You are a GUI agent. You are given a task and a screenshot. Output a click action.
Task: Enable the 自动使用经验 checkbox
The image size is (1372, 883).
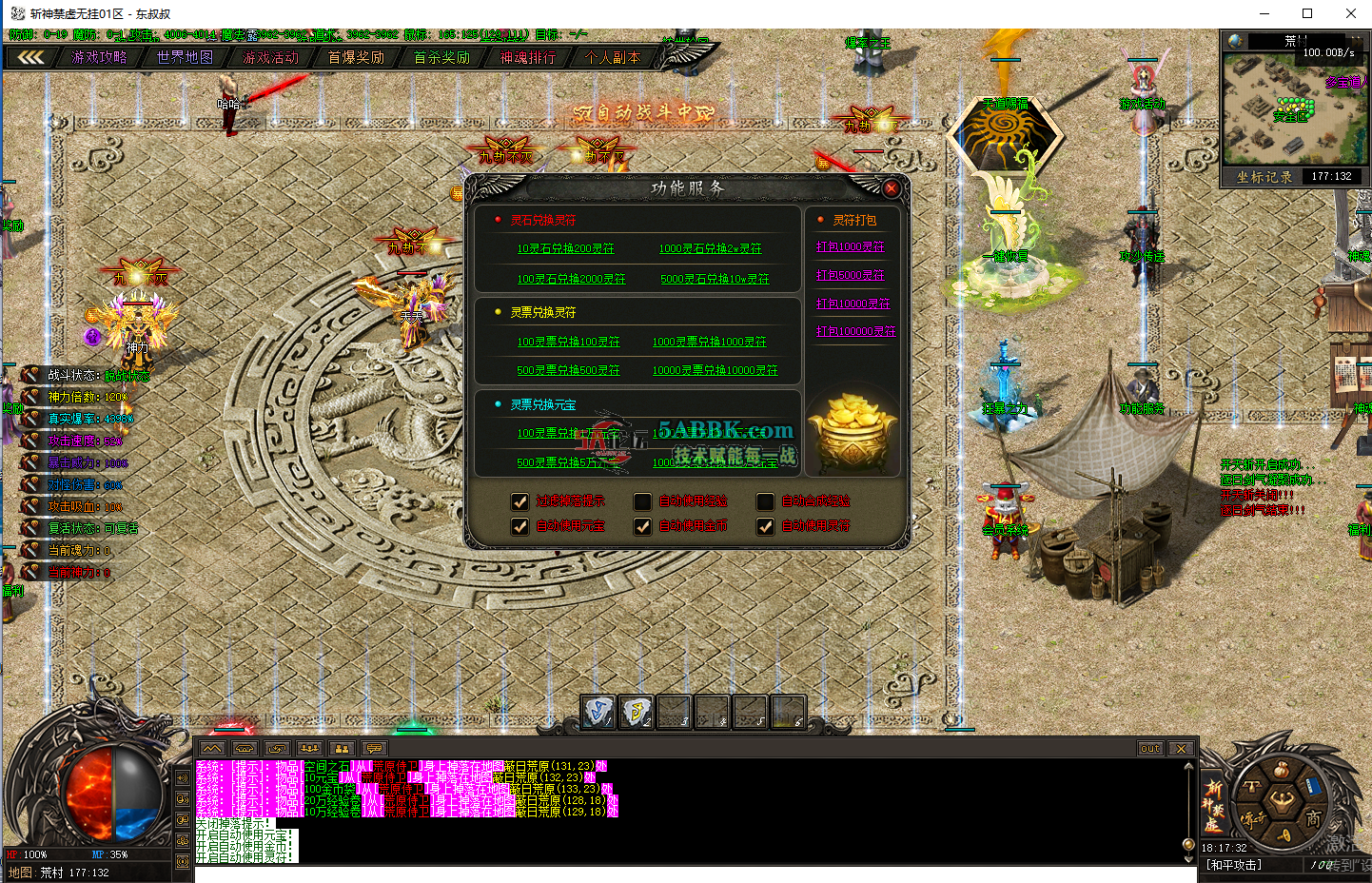(x=642, y=501)
